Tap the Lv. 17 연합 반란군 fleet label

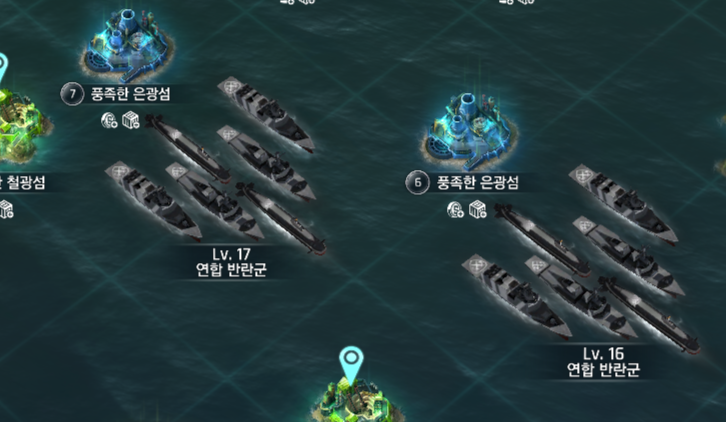pyautogui.click(x=232, y=261)
